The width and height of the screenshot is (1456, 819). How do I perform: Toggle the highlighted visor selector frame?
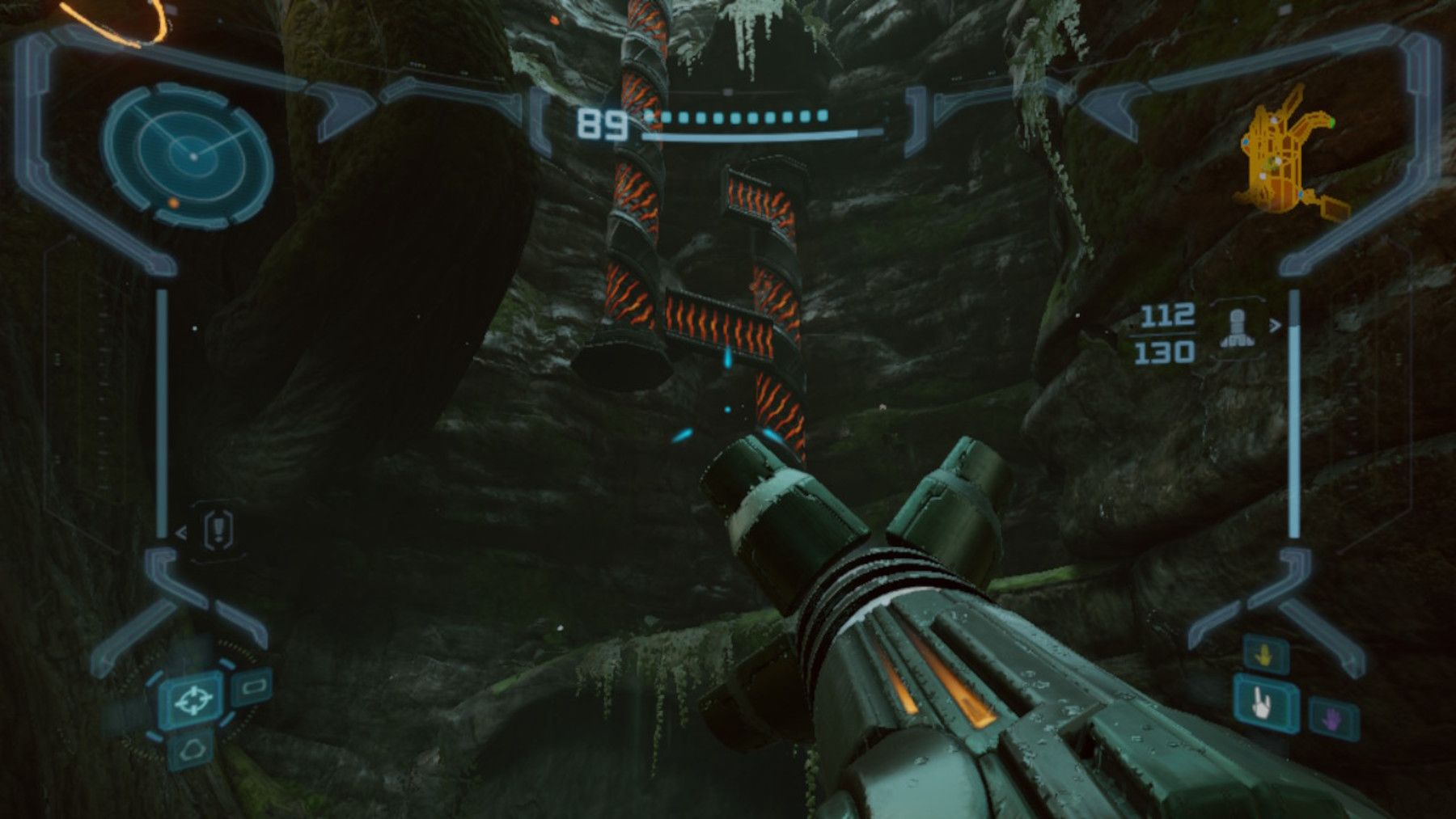(194, 702)
